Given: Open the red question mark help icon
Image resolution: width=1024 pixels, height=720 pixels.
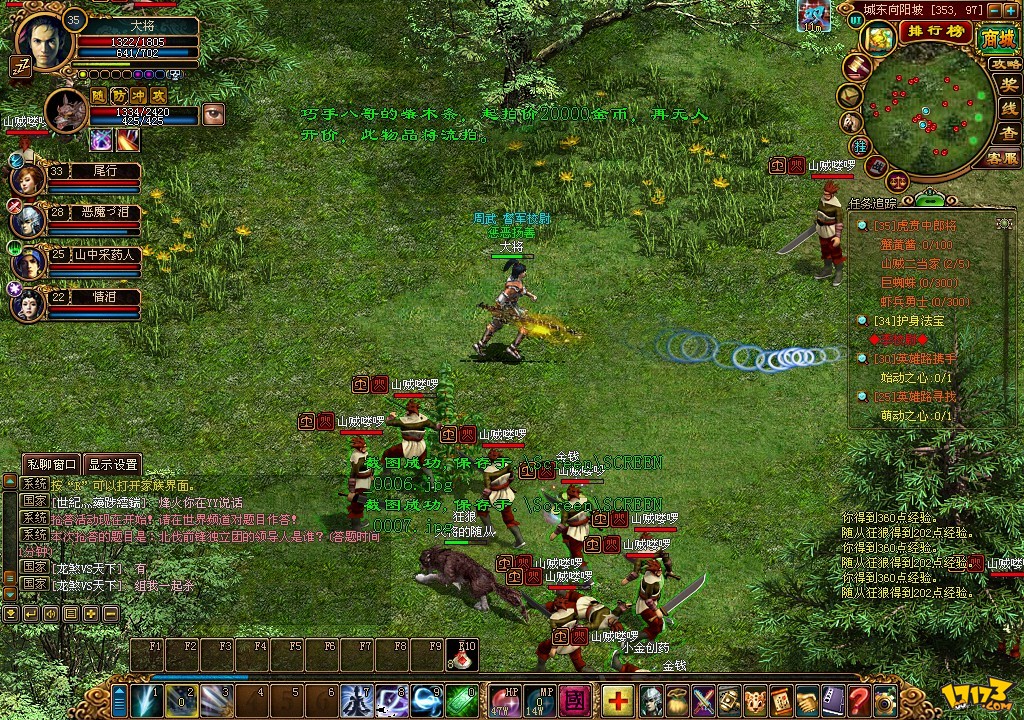Looking at the screenshot, I should [x=858, y=698].
